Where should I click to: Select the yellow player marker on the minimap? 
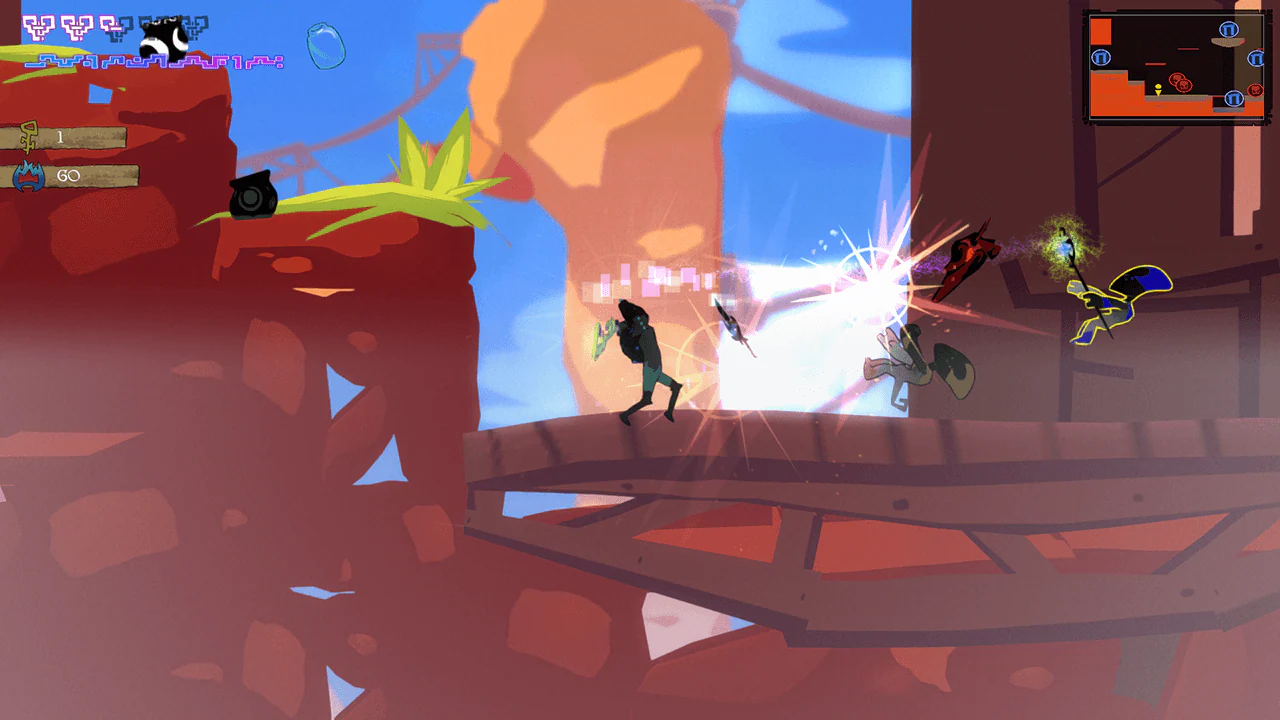tap(1158, 90)
